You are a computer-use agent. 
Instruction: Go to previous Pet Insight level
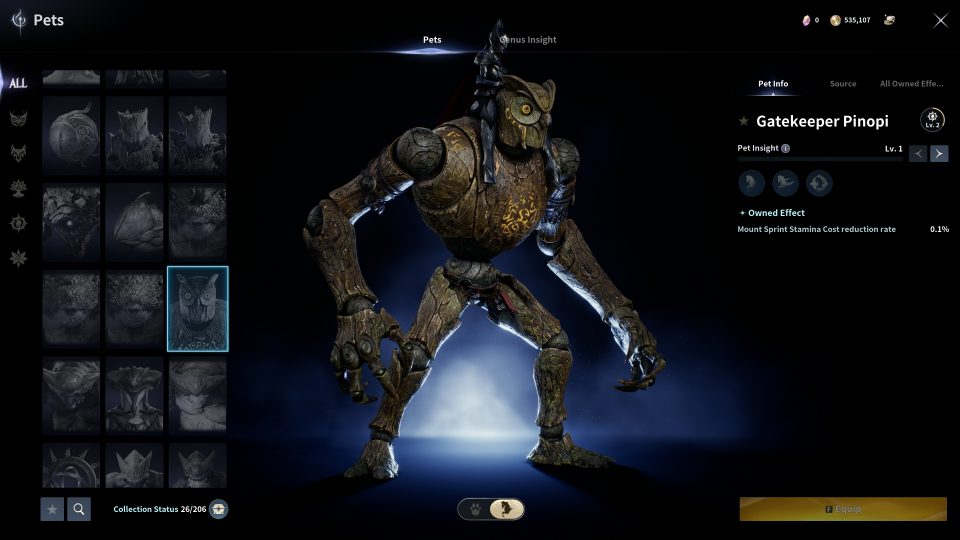pos(918,153)
